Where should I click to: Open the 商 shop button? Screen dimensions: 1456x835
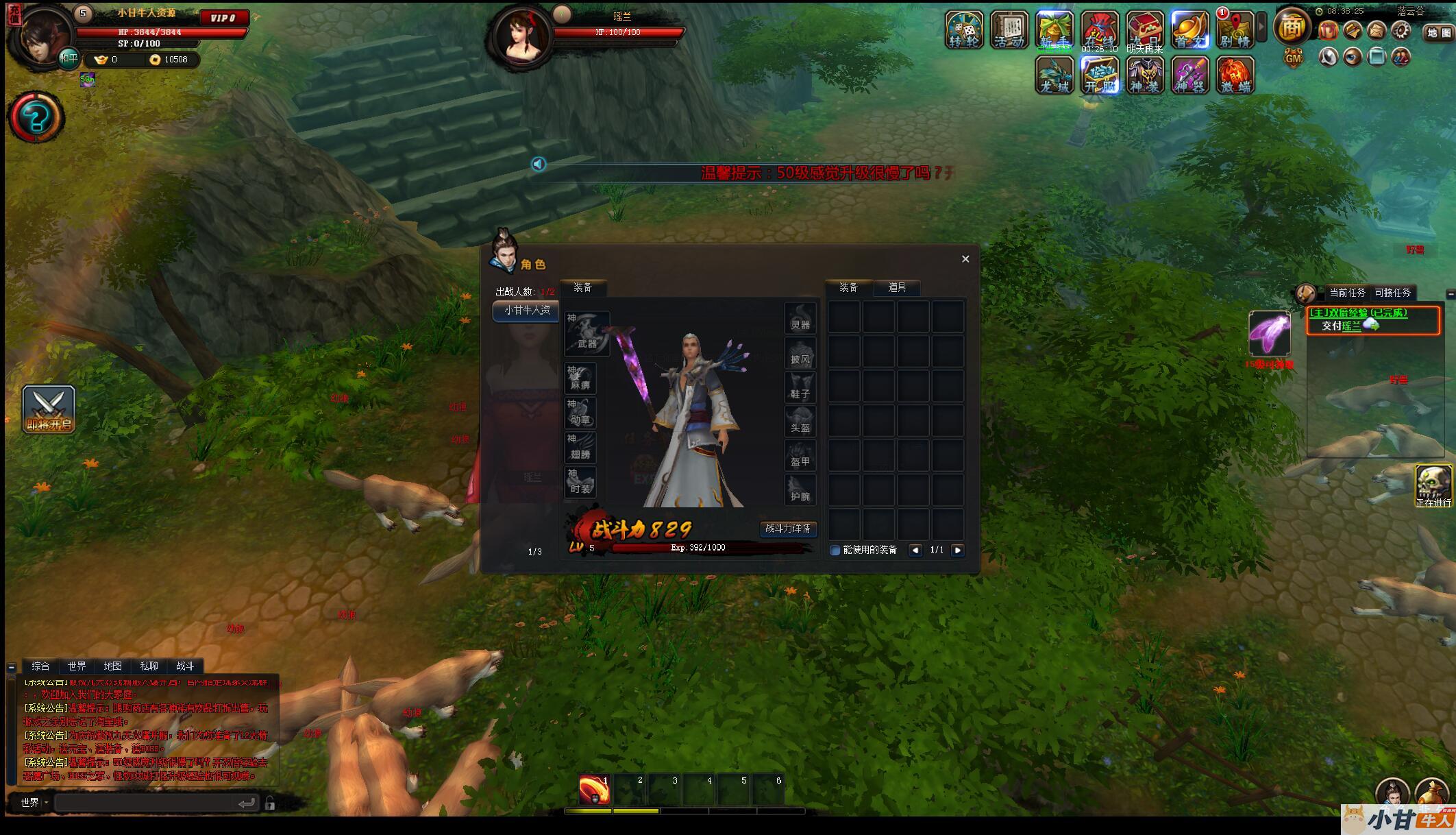(x=1292, y=27)
